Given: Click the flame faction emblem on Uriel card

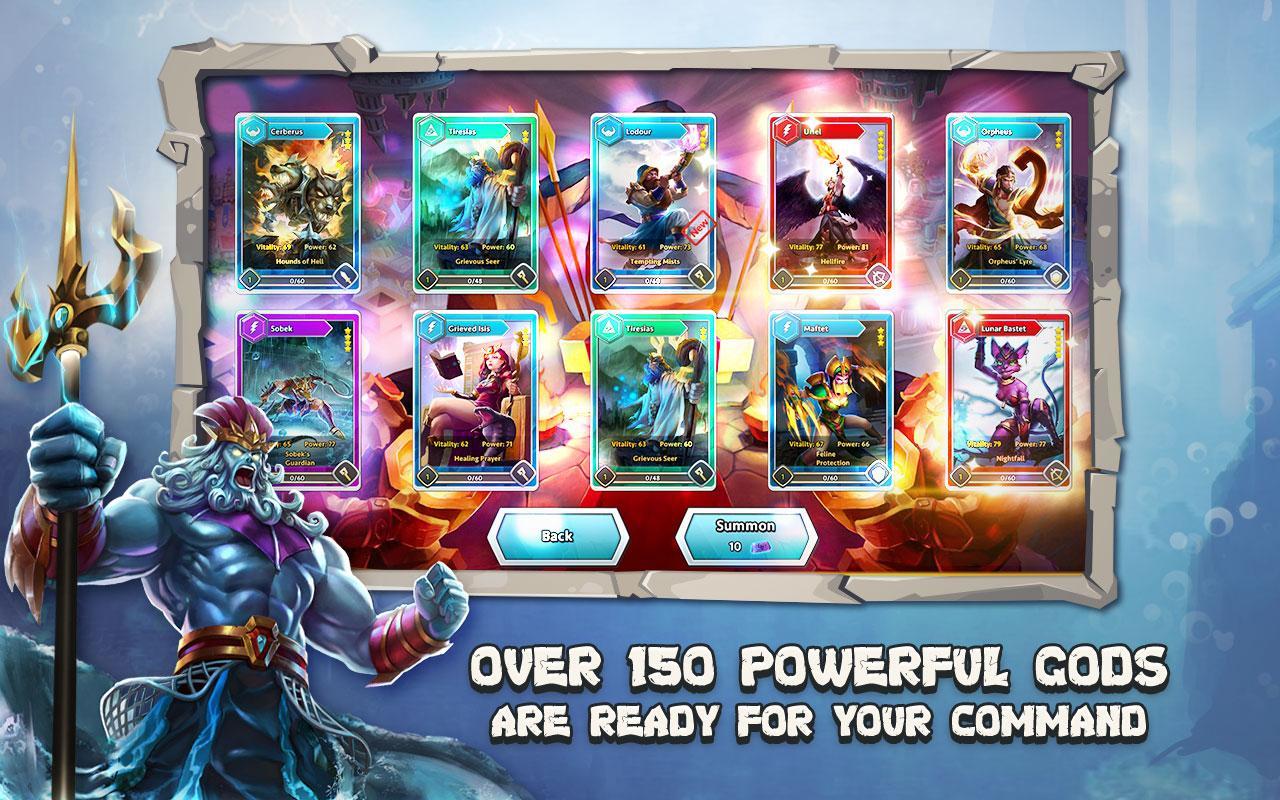Looking at the screenshot, I should pyautogui.click(x=788, y=130).
